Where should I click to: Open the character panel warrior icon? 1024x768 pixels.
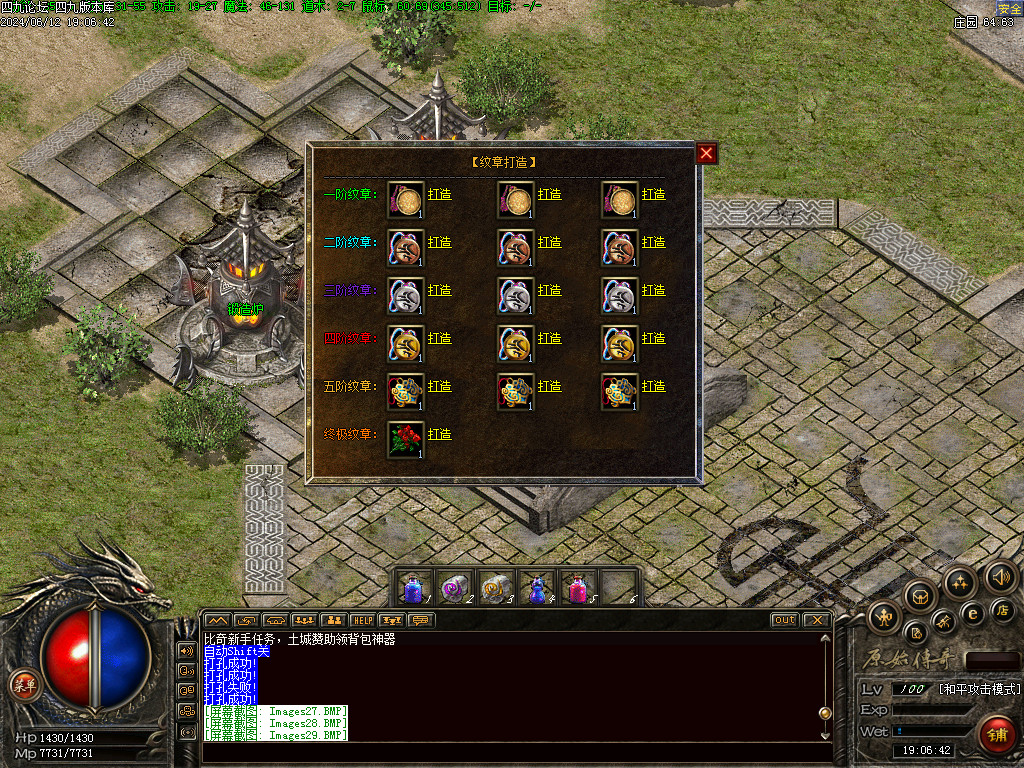tap(885, 617)
